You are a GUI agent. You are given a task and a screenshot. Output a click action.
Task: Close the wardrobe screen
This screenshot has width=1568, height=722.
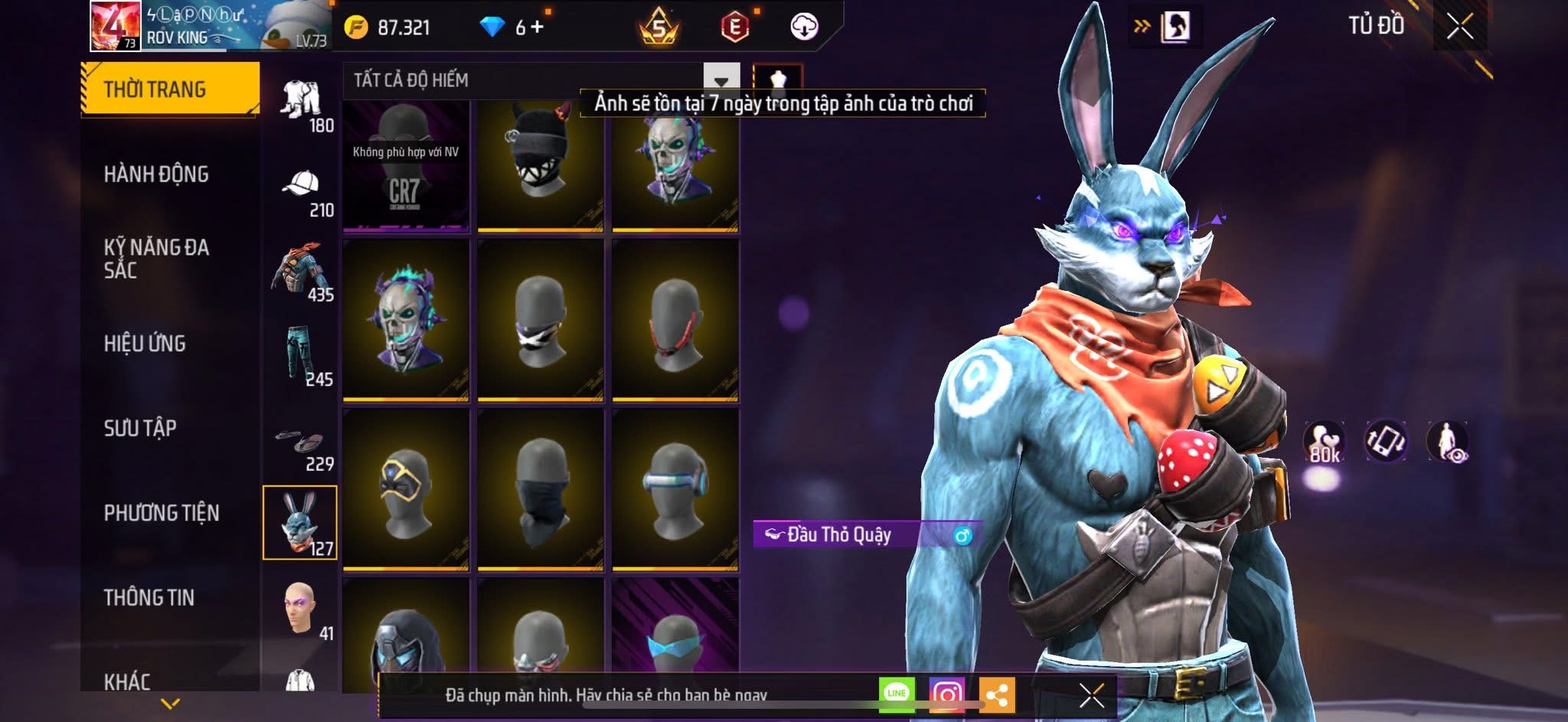pos(1459,28)
